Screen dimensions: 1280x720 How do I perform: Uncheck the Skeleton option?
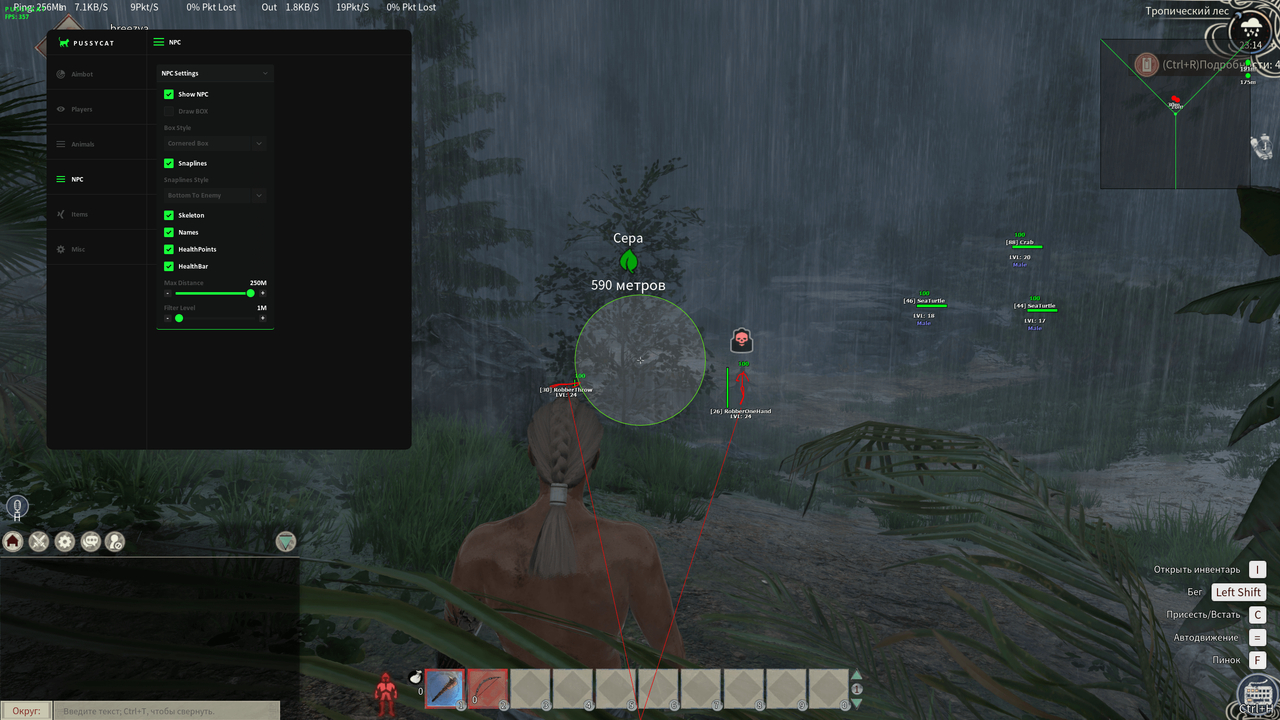coord(168,214)
